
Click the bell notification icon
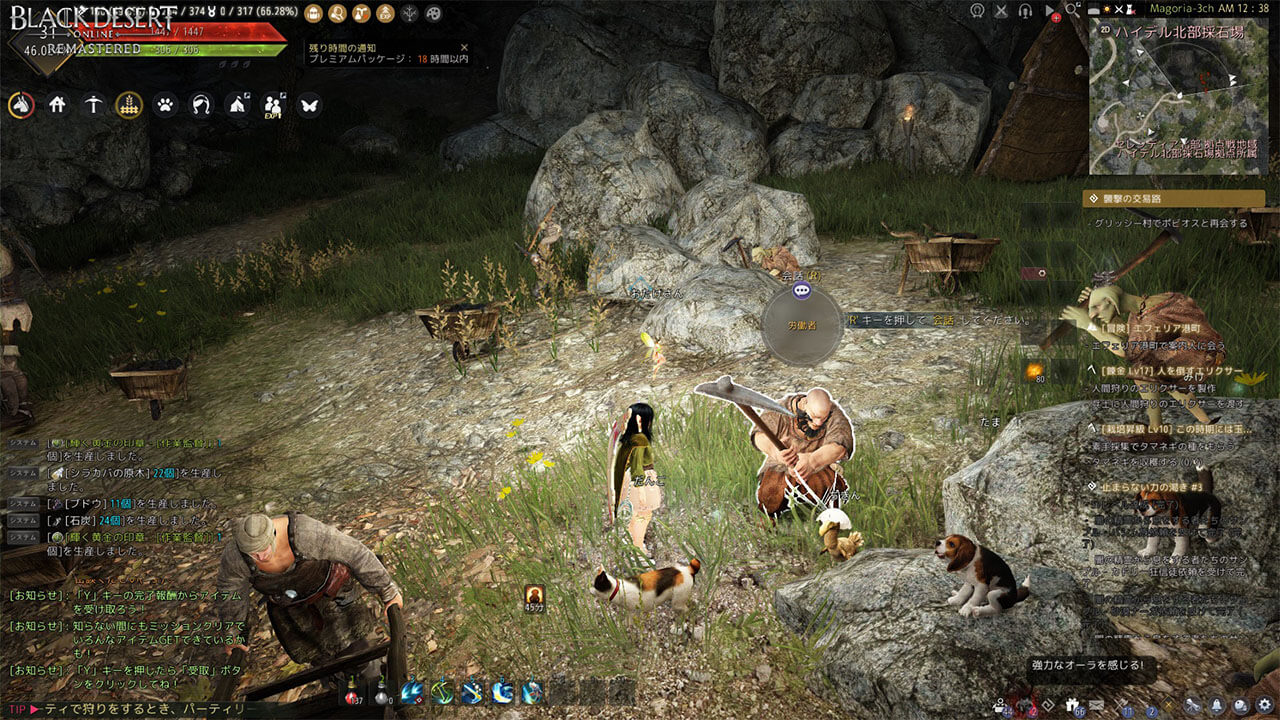point(1218,704)
